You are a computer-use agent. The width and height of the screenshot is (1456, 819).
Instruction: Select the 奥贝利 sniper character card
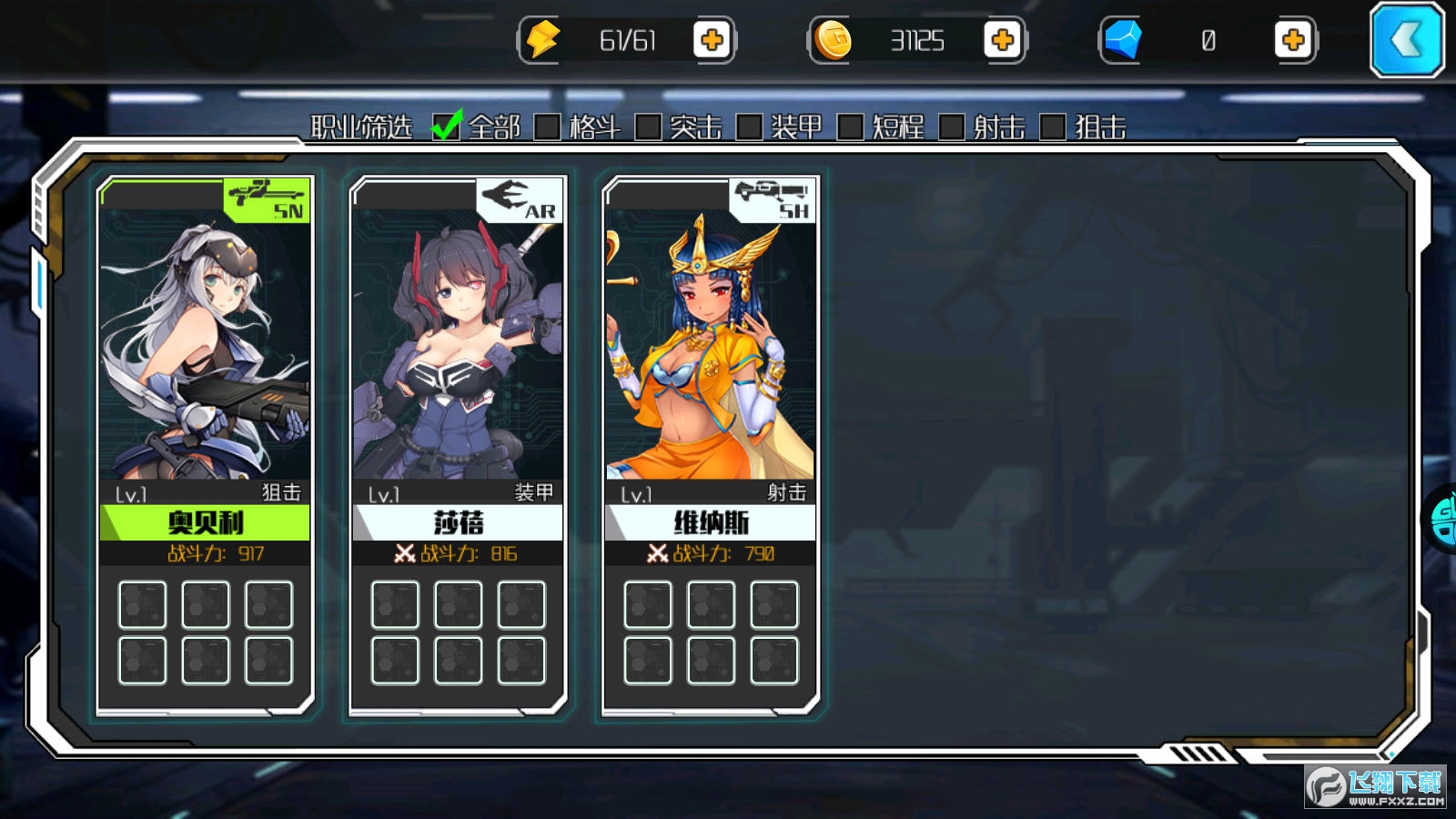coord(205,364)
